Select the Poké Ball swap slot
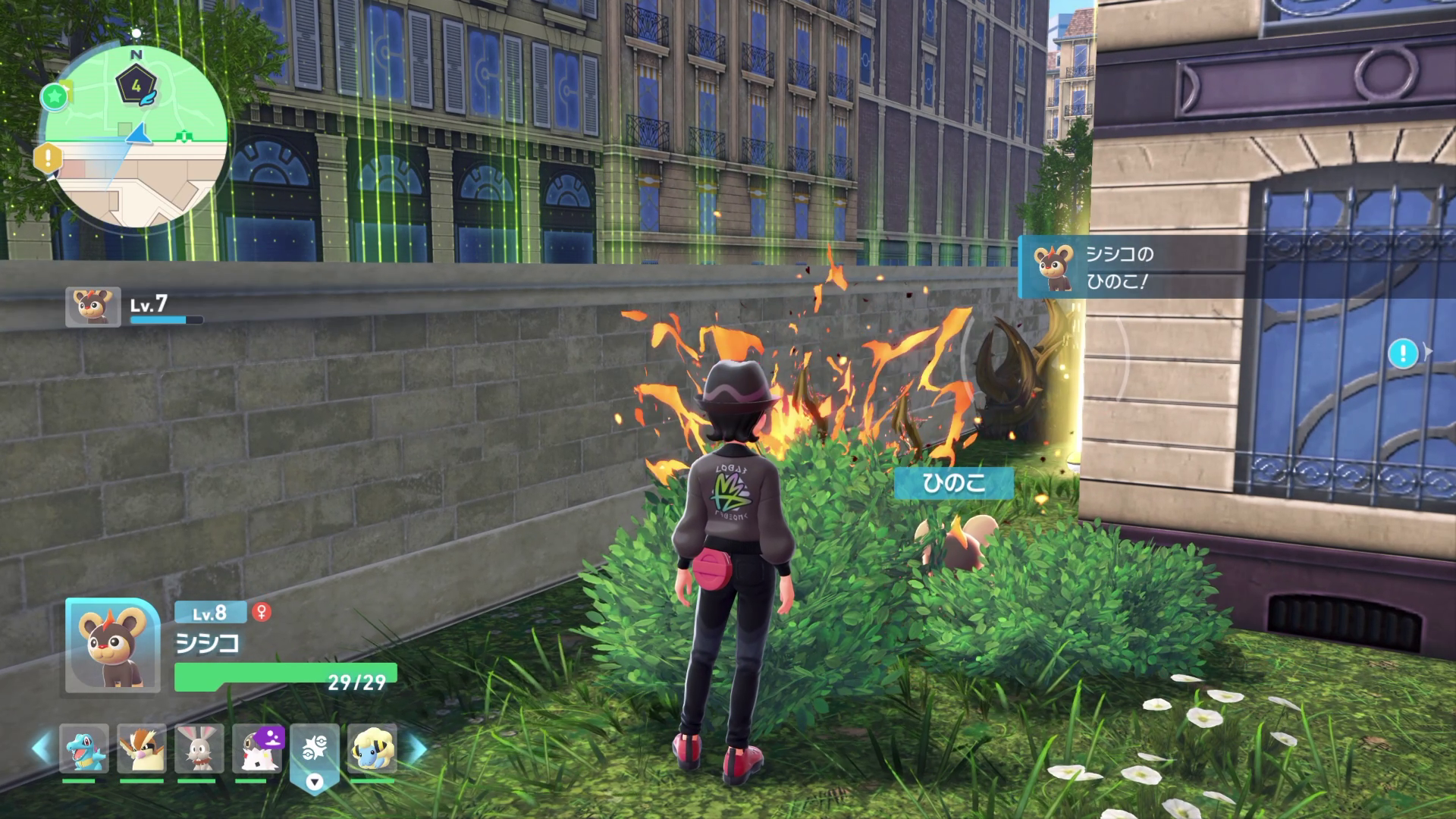 point(315,751)
